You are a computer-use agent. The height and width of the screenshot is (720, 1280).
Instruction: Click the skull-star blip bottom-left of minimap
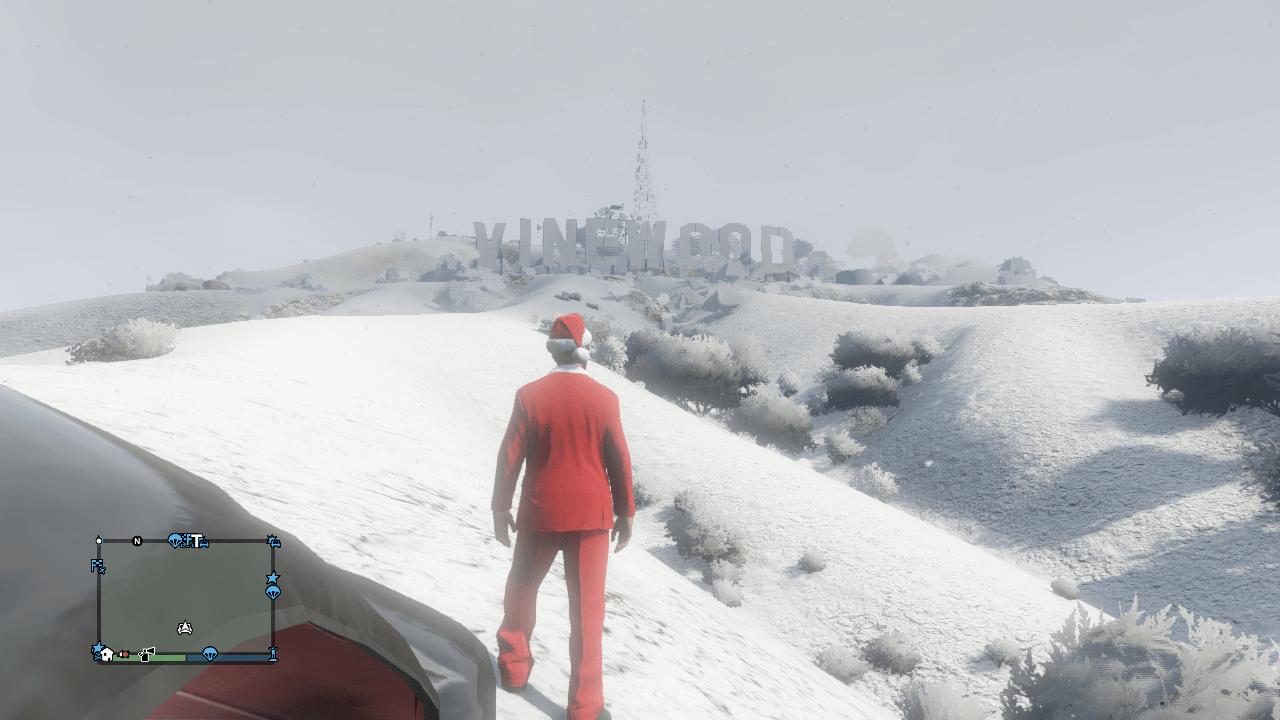[98, 649]
